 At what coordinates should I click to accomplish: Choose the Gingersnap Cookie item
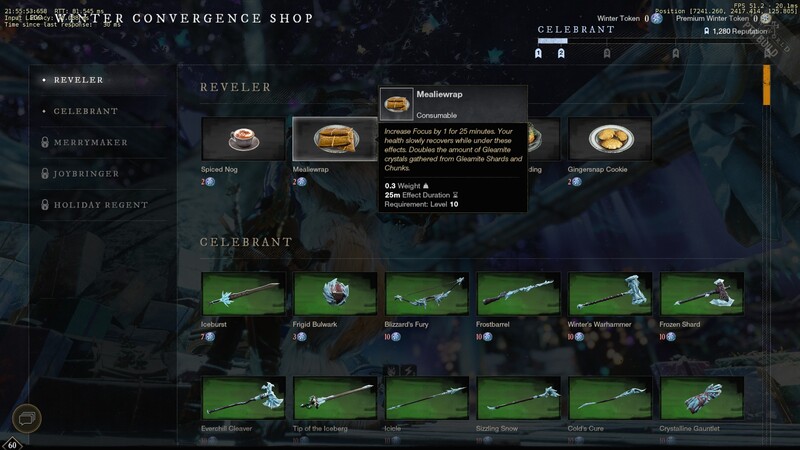pos(609,139)
